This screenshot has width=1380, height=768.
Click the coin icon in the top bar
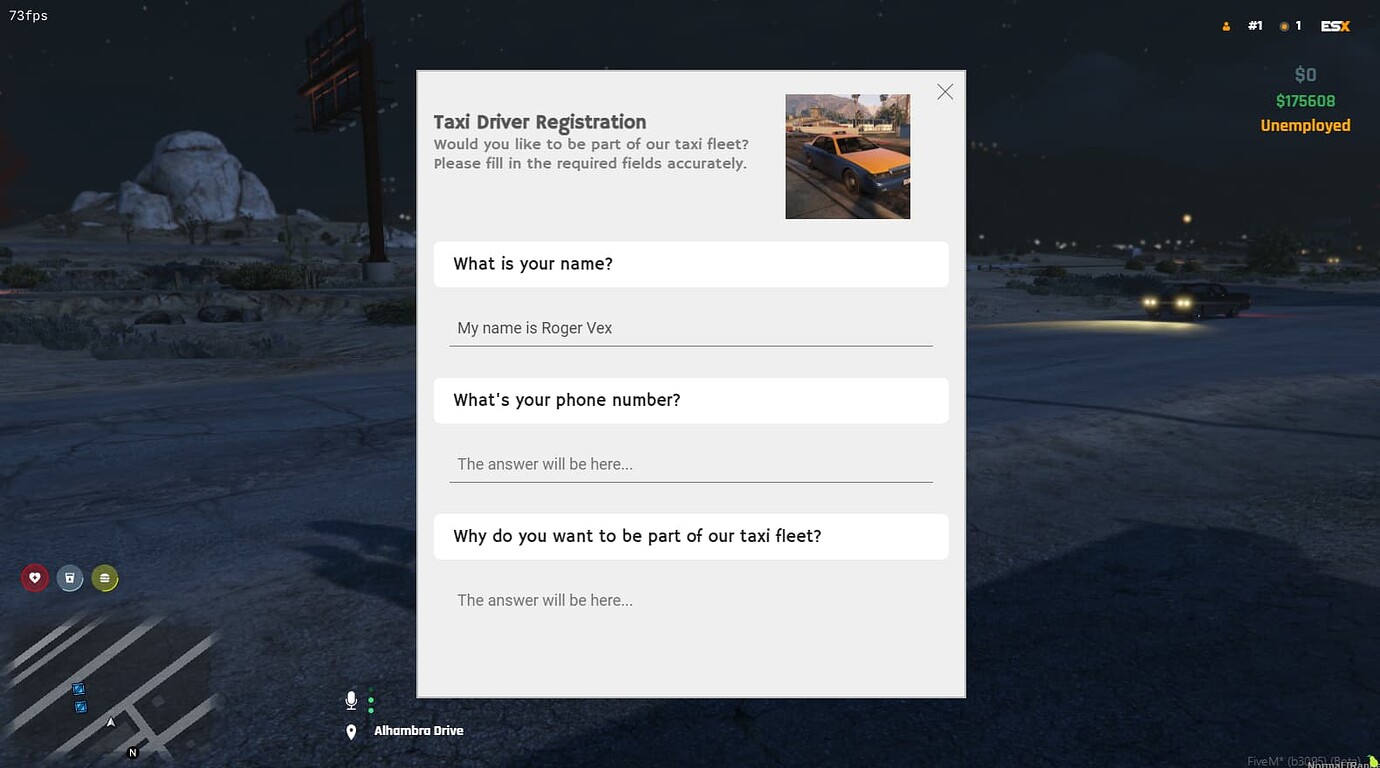[1281, 25]
